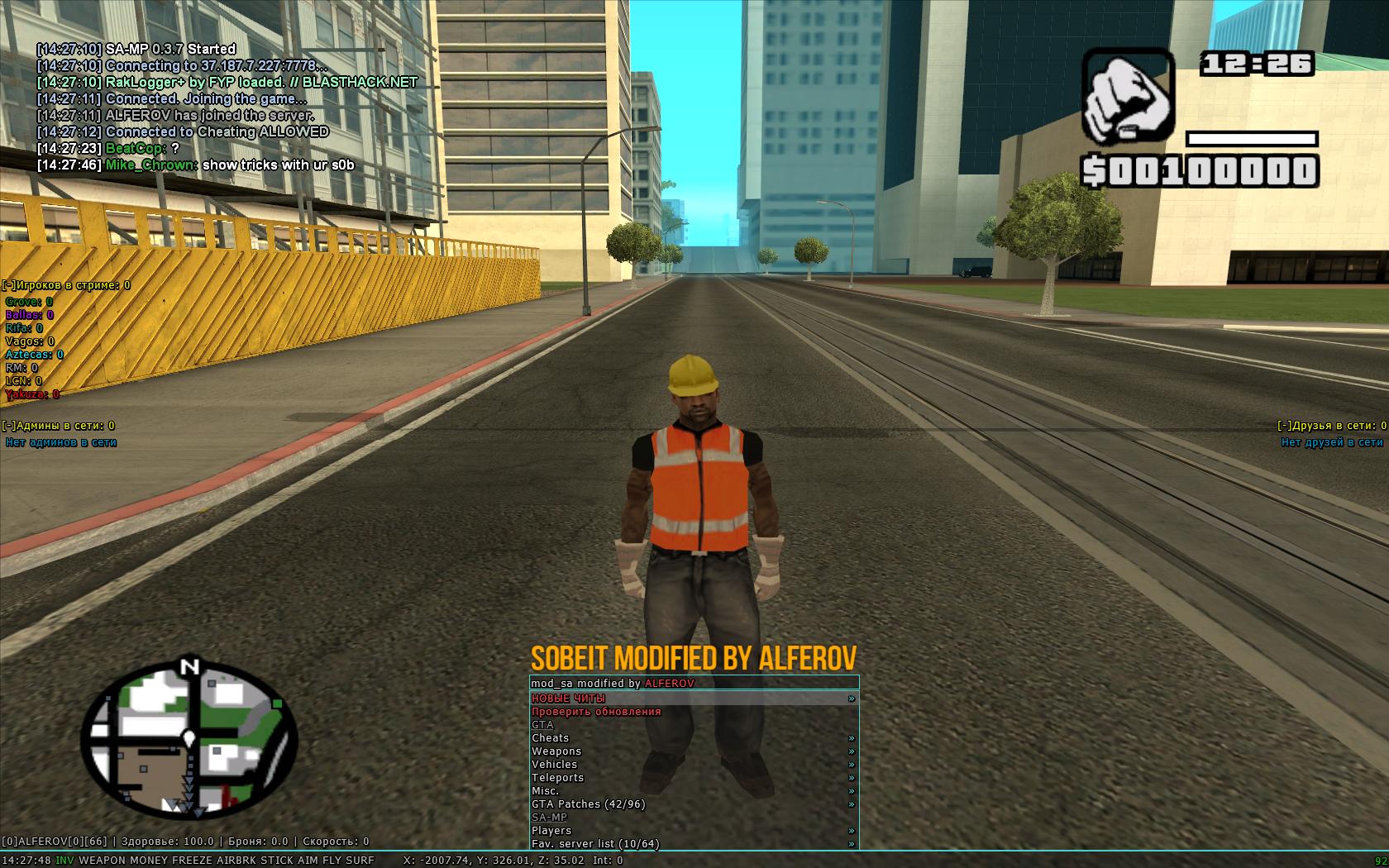Viewport: 1389px width, 868px height.
Task: Open the Cheats submenu
Action: click(x=551, y=738)
